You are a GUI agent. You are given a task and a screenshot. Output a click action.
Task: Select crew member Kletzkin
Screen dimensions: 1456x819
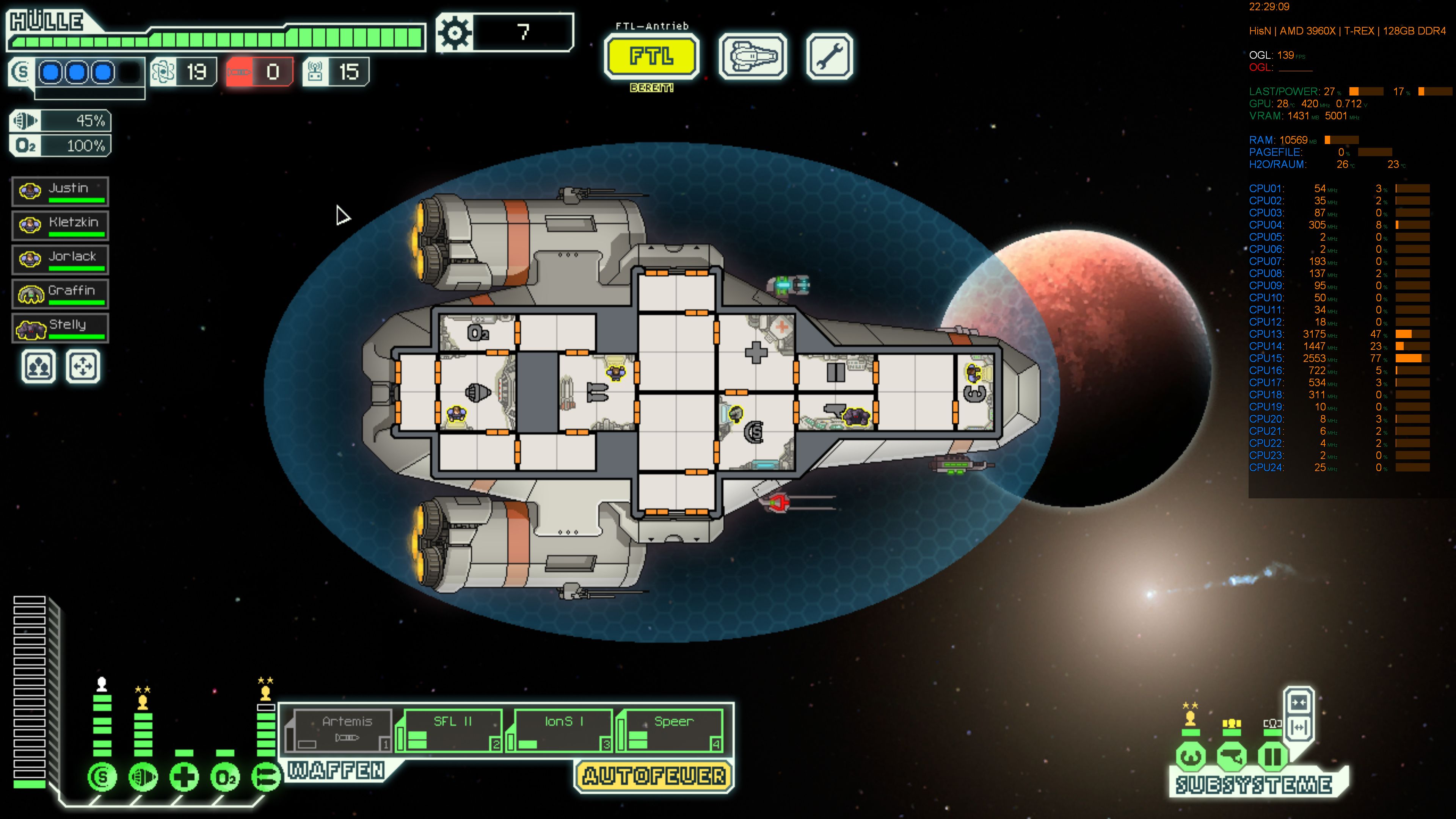(x=60, y=225)
